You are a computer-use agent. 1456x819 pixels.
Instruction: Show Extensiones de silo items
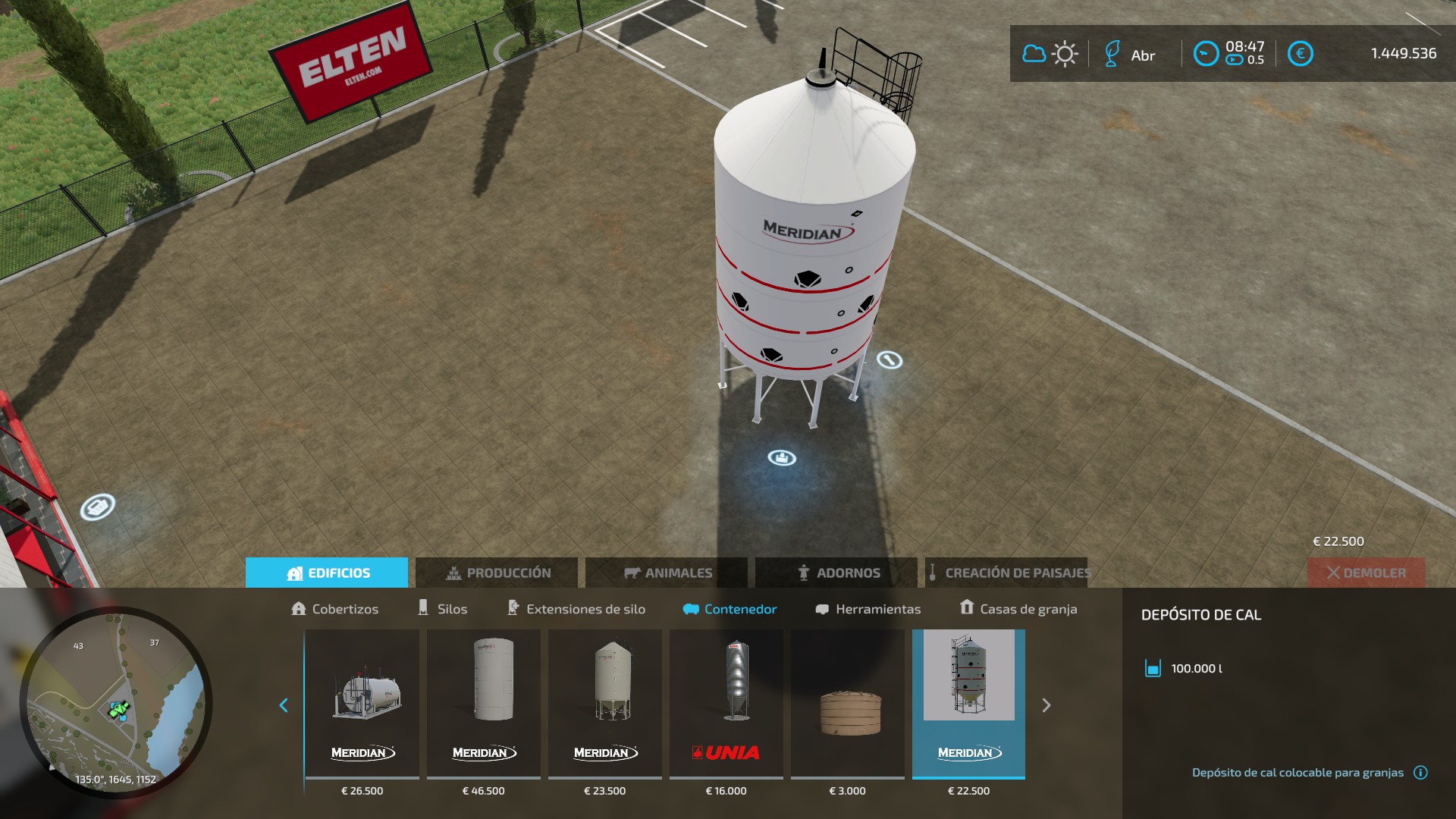pyautogui.click(x=576, y=609)
